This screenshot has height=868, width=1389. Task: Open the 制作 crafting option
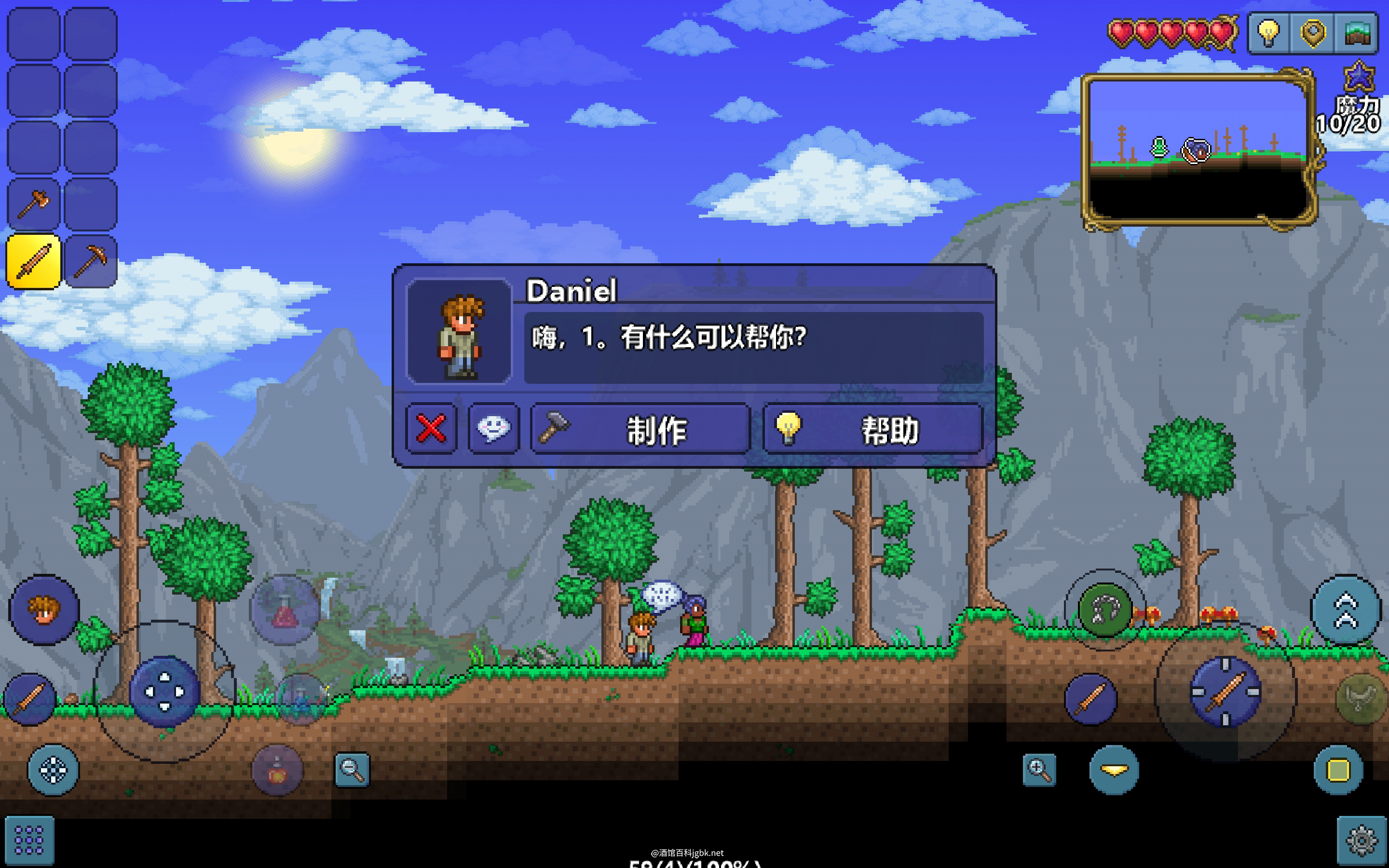(640, 429)
